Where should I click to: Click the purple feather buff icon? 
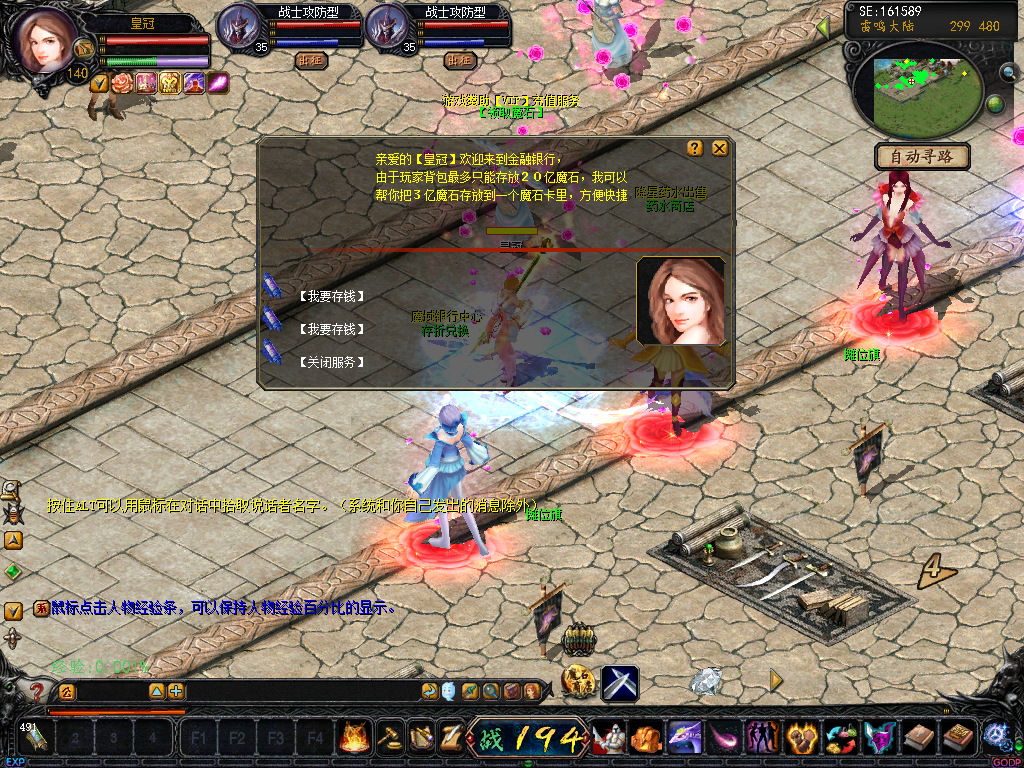tap(218, 84)
